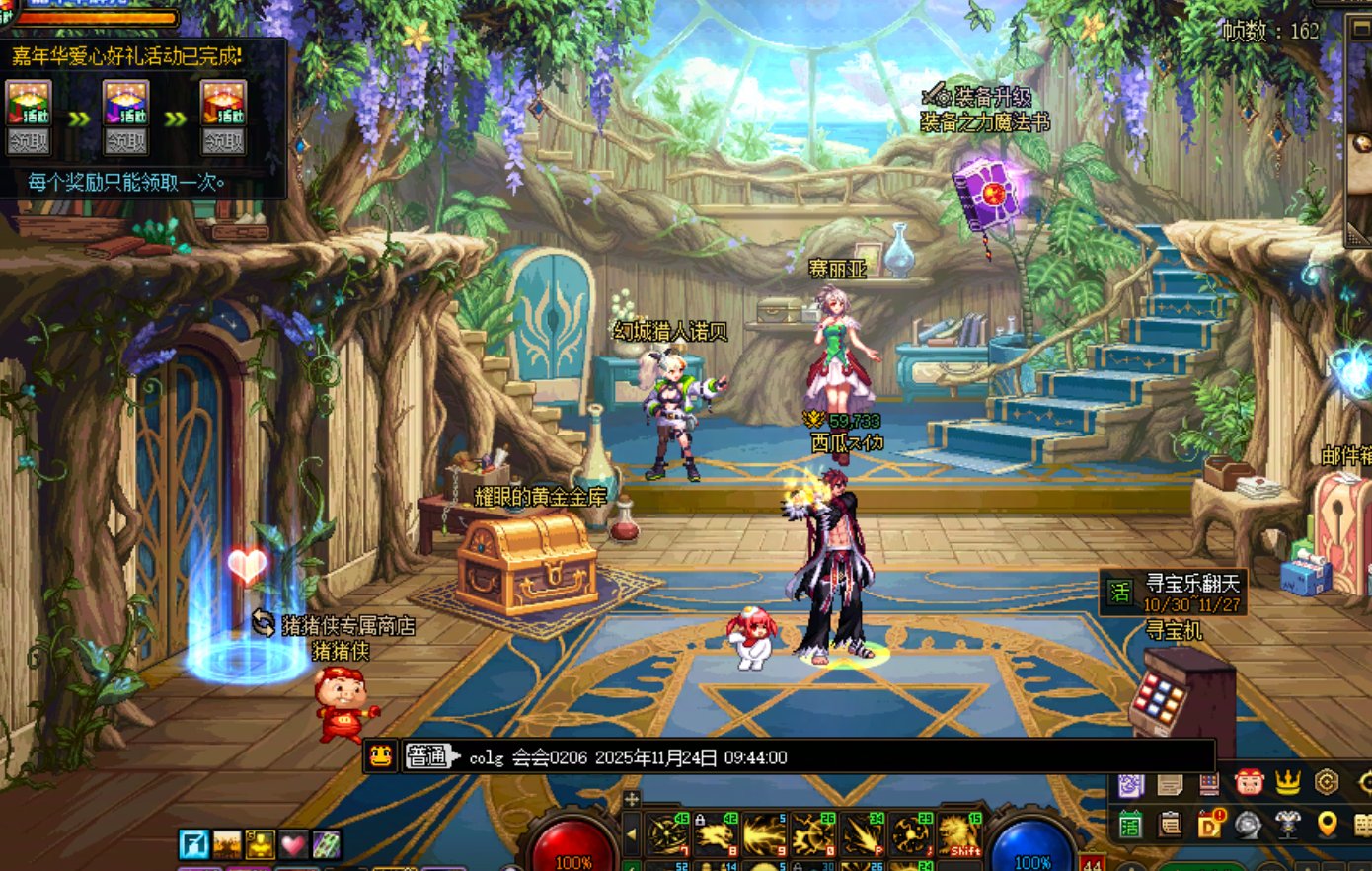This screenshot has height=871, width=1372.
Task: Open the gold crown menu icon
Action: [x=1287, y=783]
